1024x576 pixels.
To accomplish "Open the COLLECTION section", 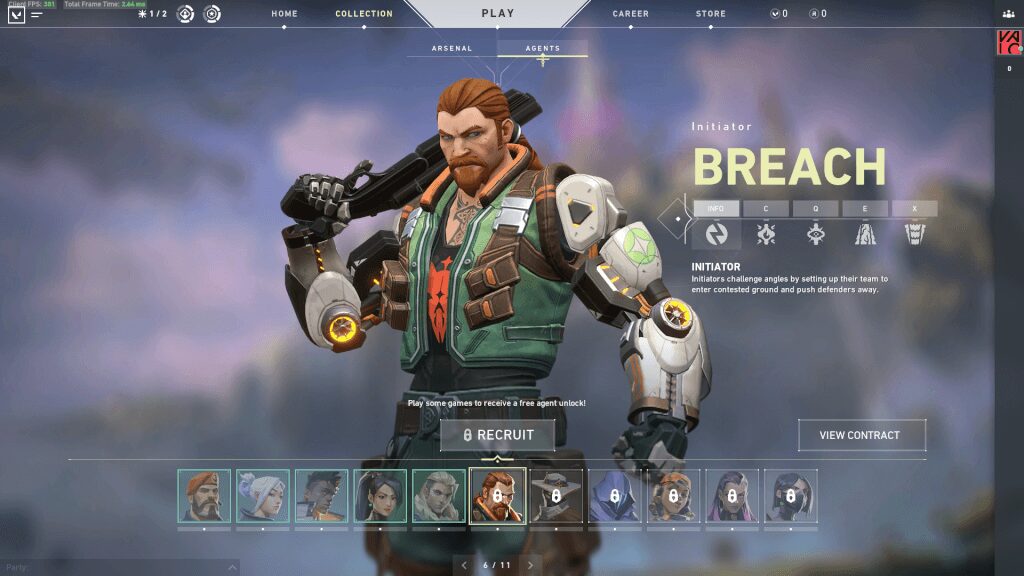I will (x=364, y=14).
